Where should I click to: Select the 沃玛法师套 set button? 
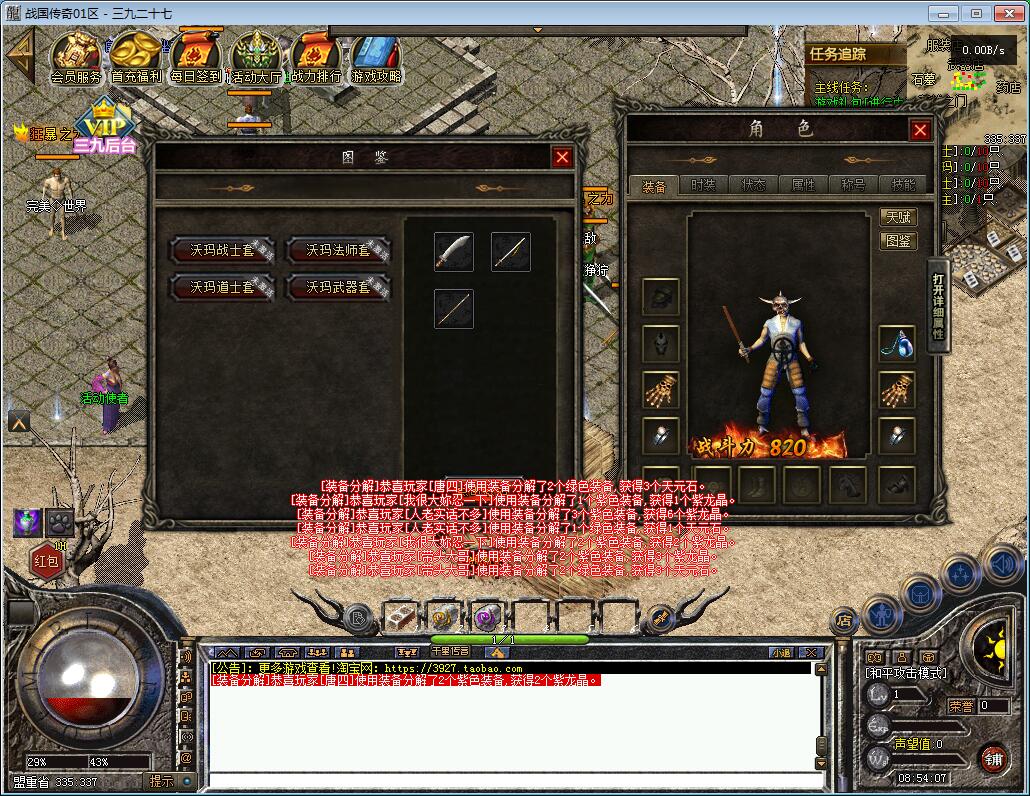pyautogui.click(x=338, y=250)
